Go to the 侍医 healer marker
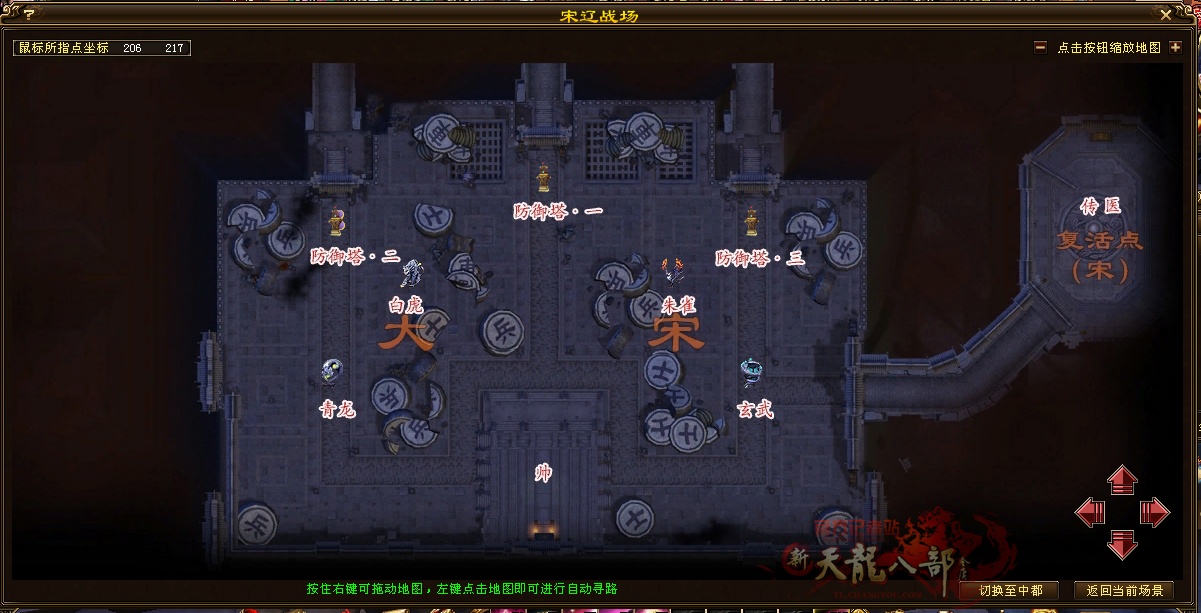The image size is (1201, 613). [1100, 206]
